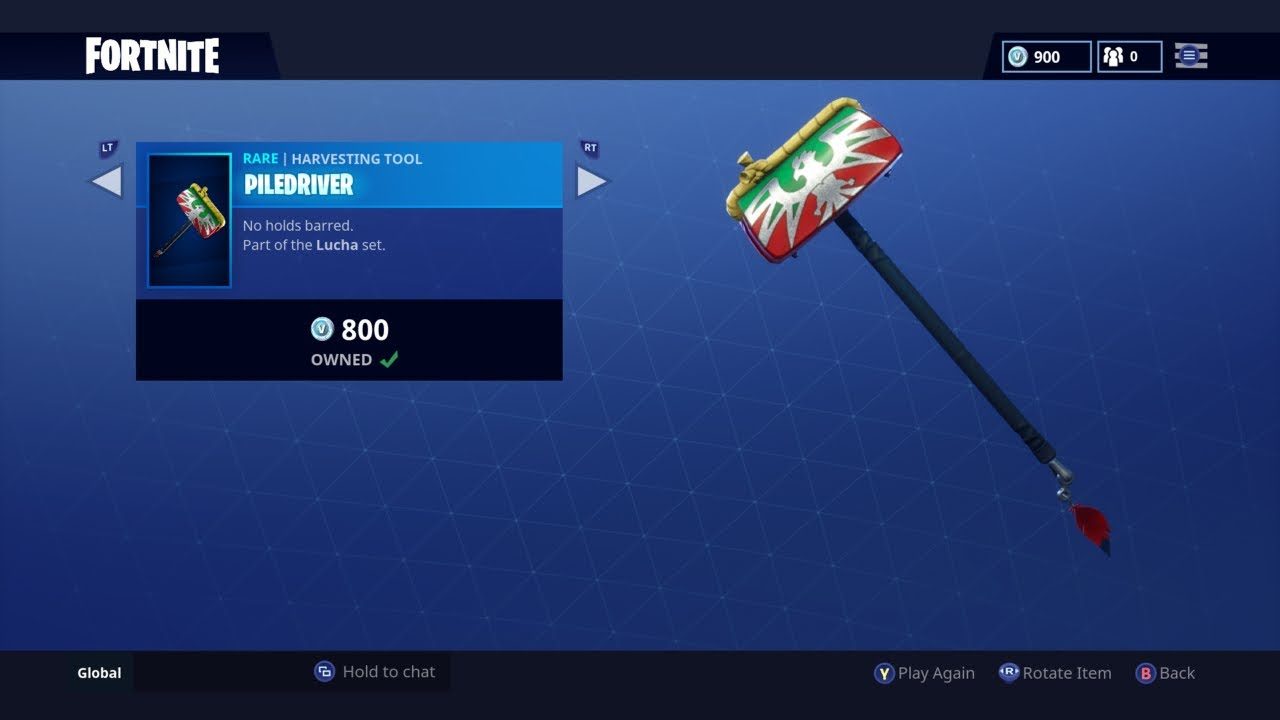Open the friends list counter

1129,57
